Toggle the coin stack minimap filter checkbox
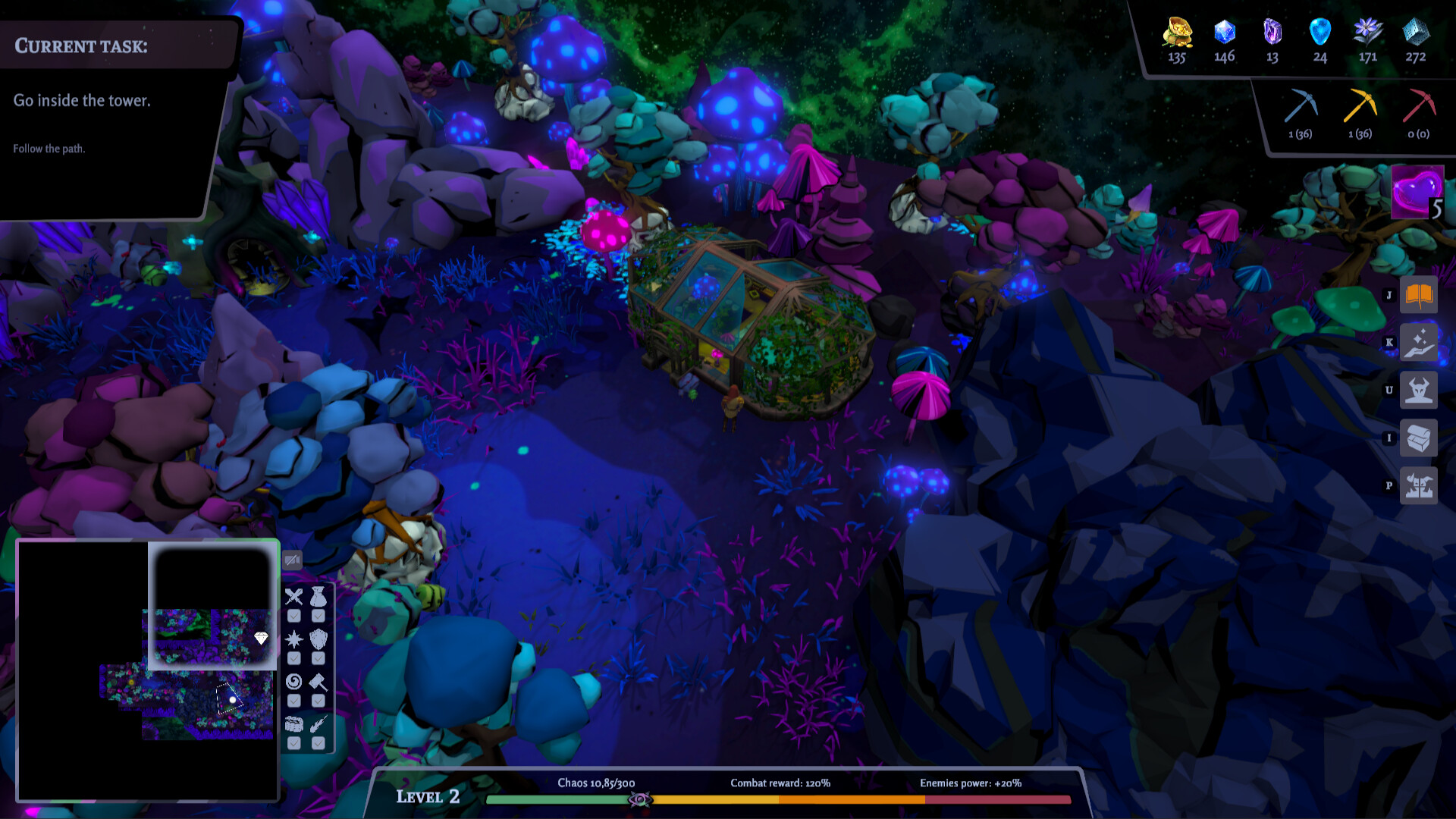1456x819 pixels. (x=294, y=743)
